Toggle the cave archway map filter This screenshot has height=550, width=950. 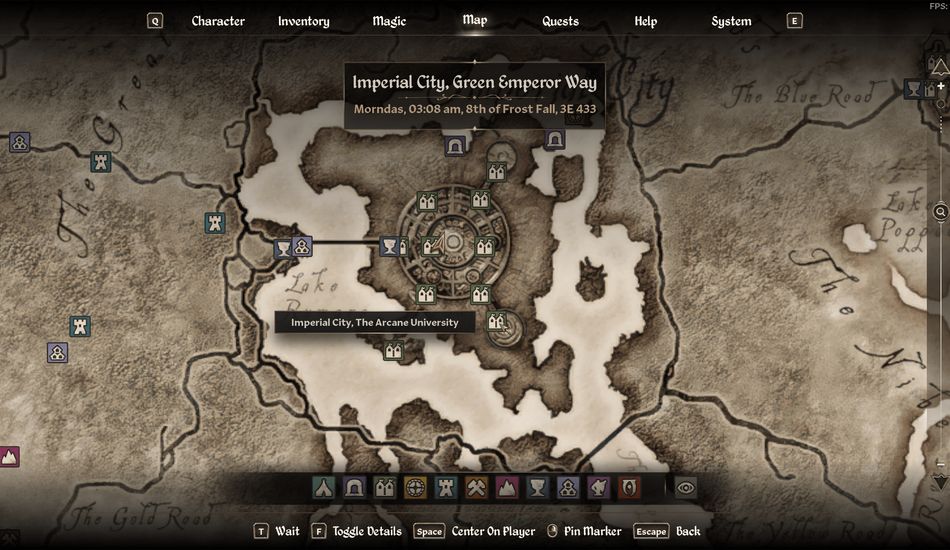[x=354, y=488]
